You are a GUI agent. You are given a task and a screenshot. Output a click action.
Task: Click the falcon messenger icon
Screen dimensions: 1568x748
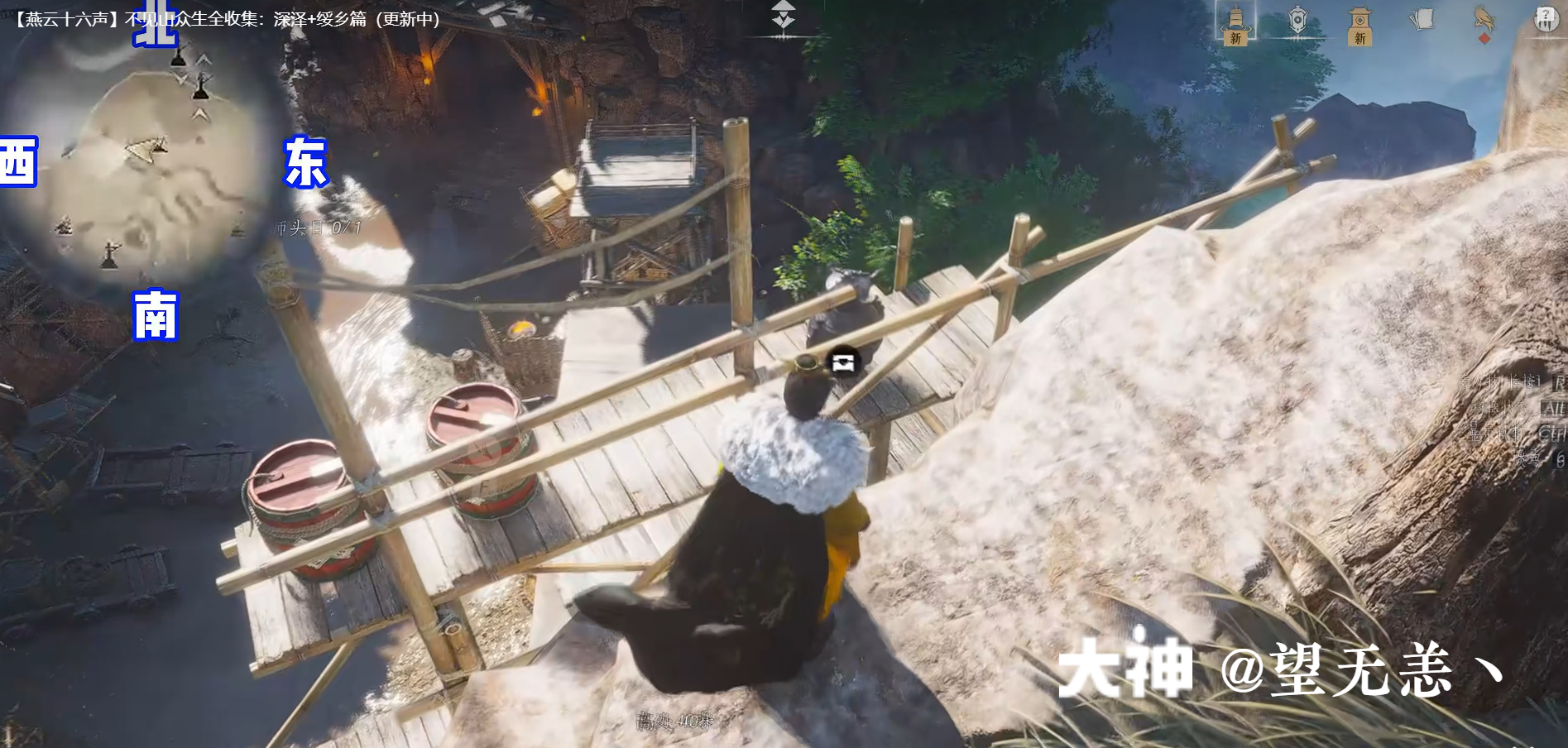point(1485,18)
